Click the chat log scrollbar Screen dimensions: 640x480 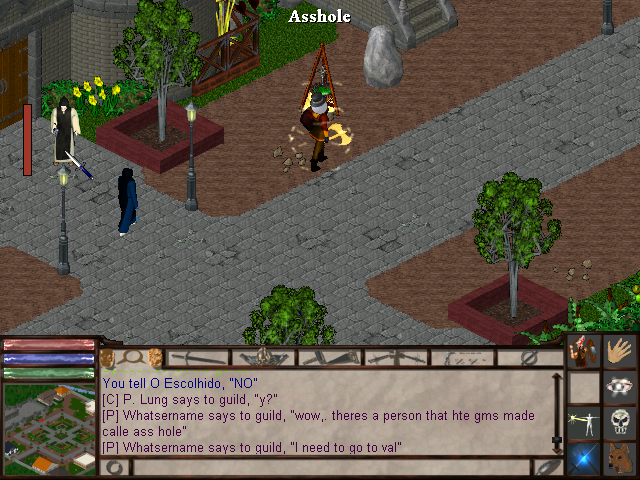coord(557,412)
